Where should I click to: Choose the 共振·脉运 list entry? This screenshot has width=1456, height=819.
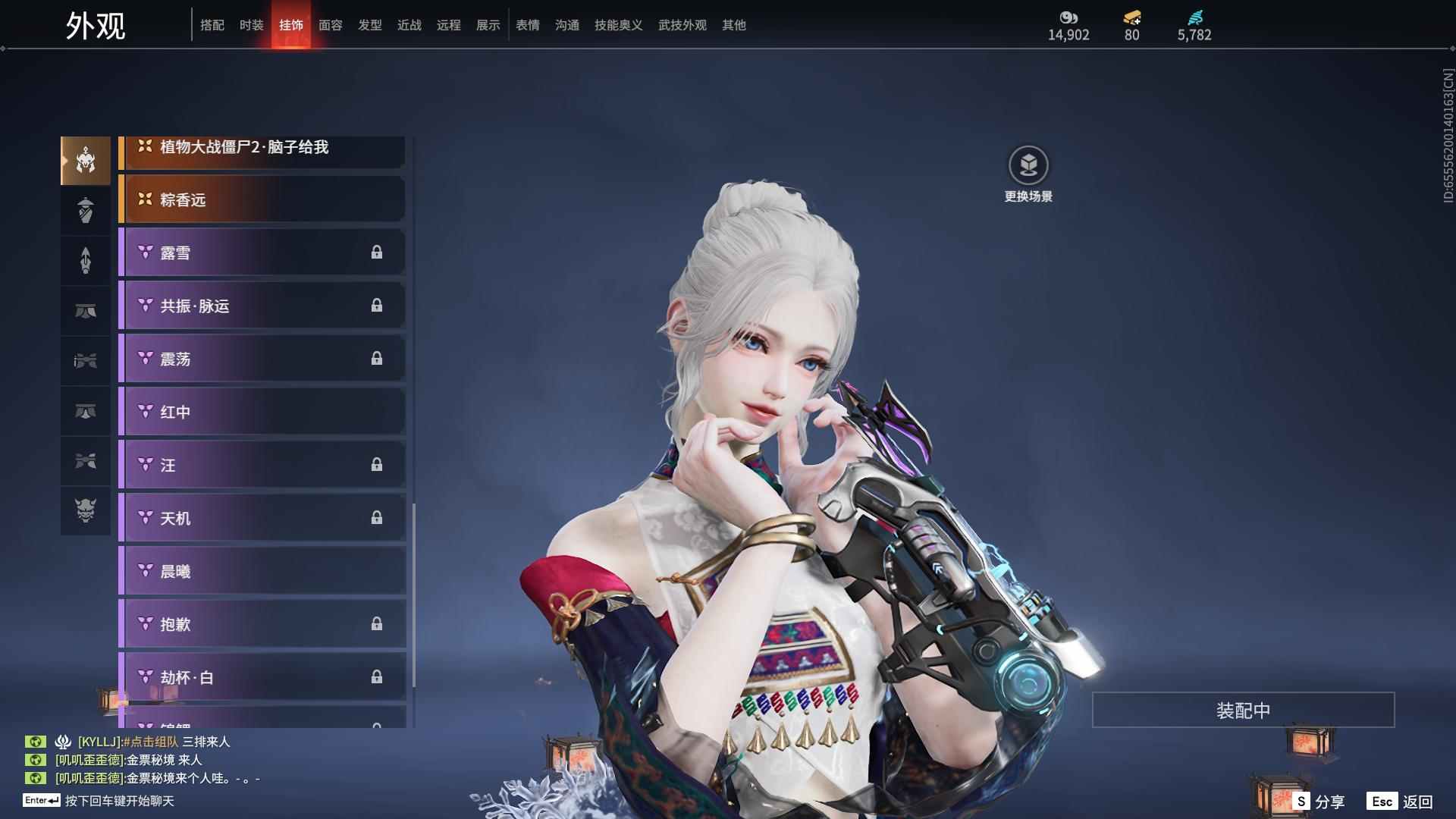(x=262, y=306)
